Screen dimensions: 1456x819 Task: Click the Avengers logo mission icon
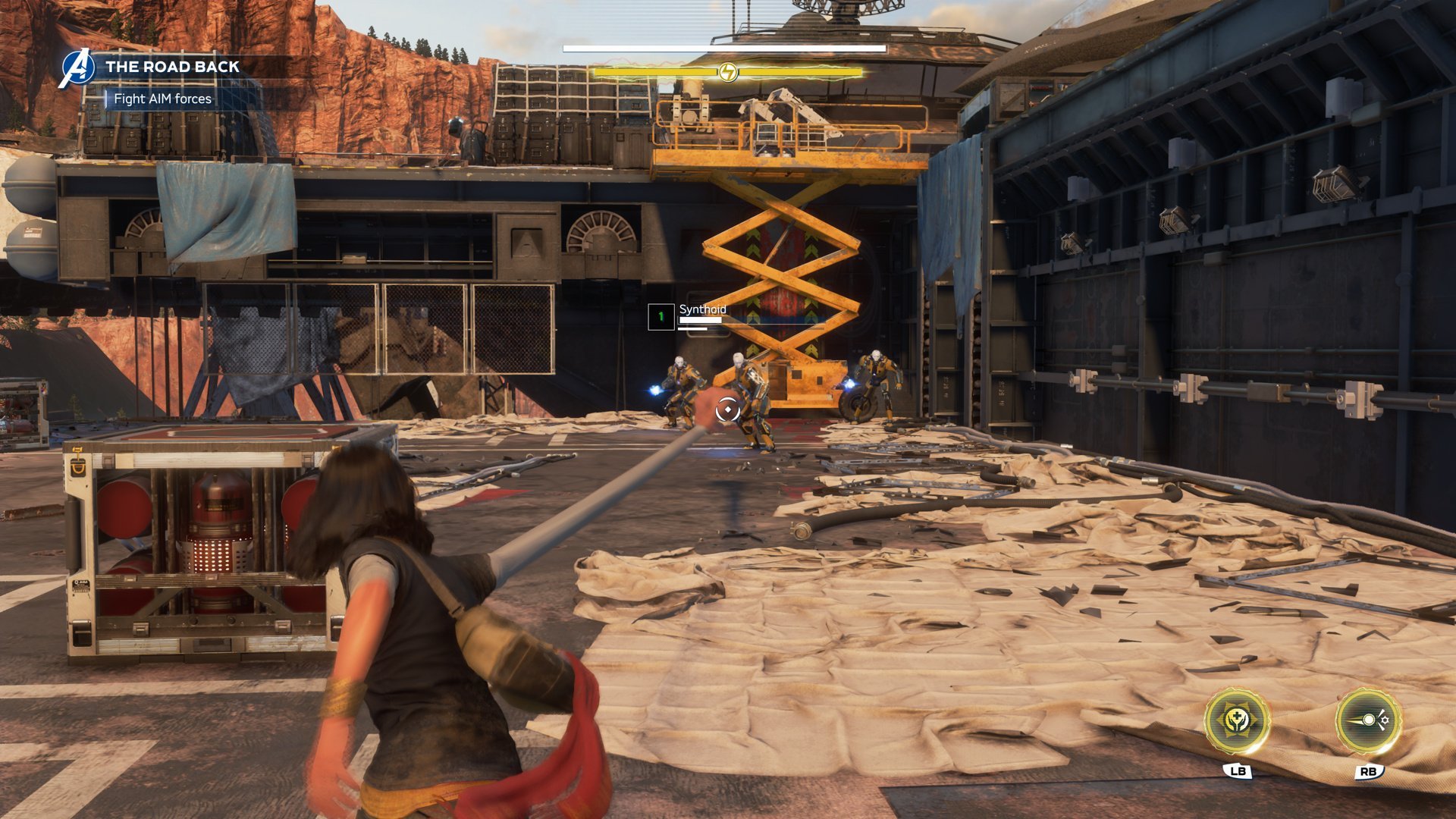coord(77,68)
